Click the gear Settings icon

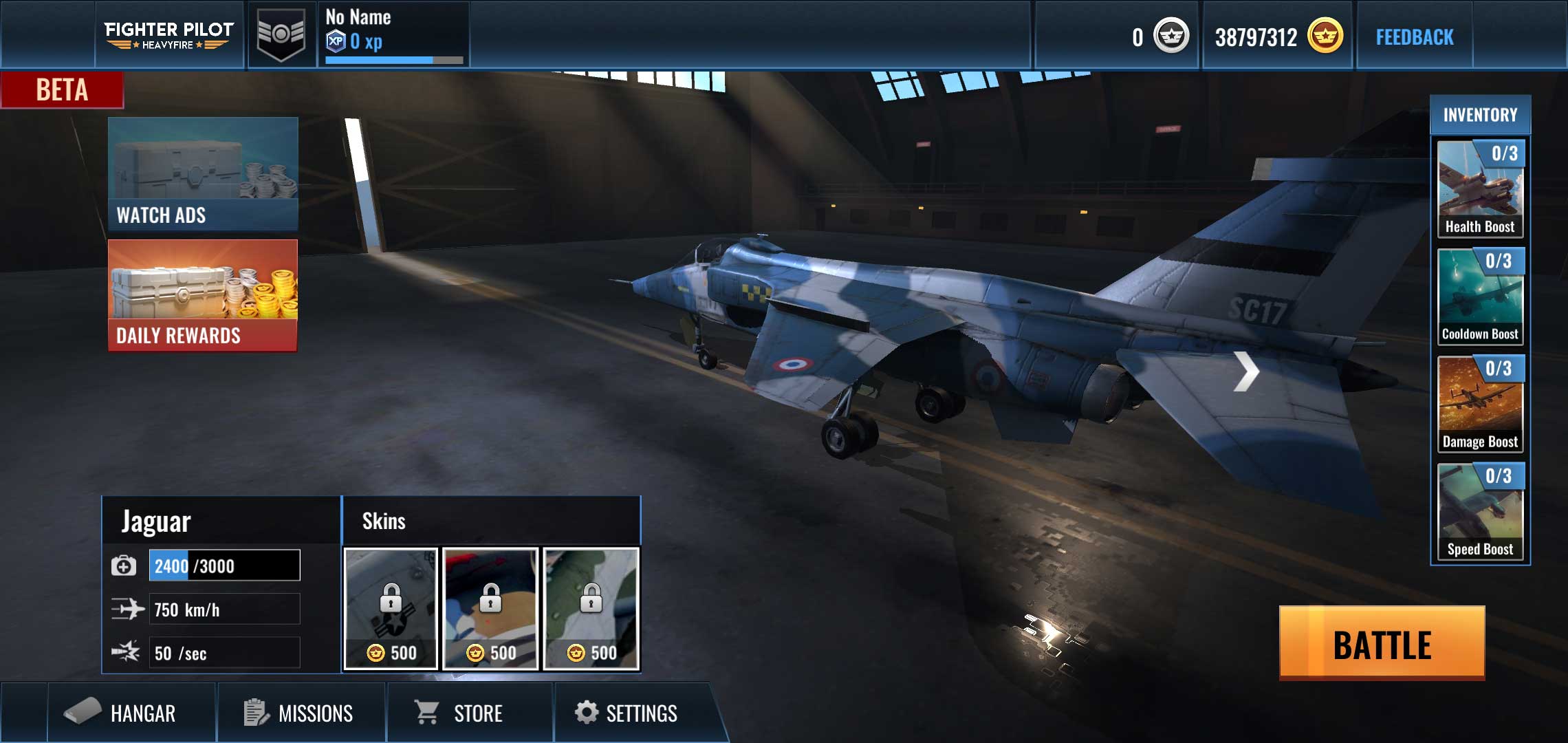coord(586,713)
